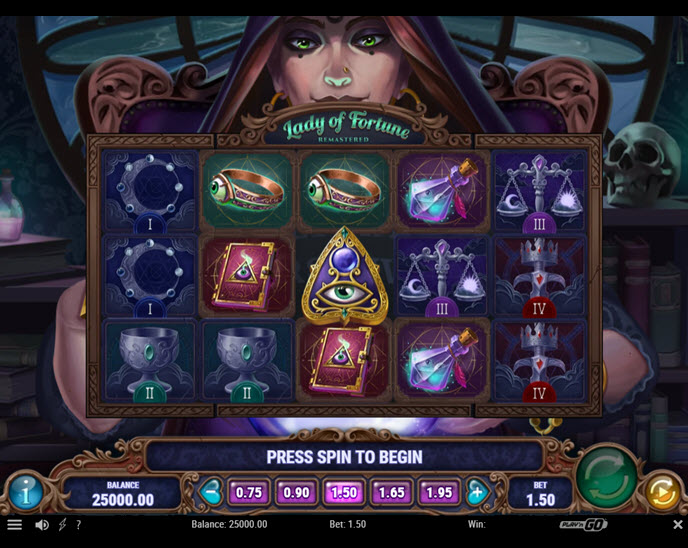688x548 pixels.
Task: Toggle the lightning fast-play icon
Action: (x=62, y=524)
